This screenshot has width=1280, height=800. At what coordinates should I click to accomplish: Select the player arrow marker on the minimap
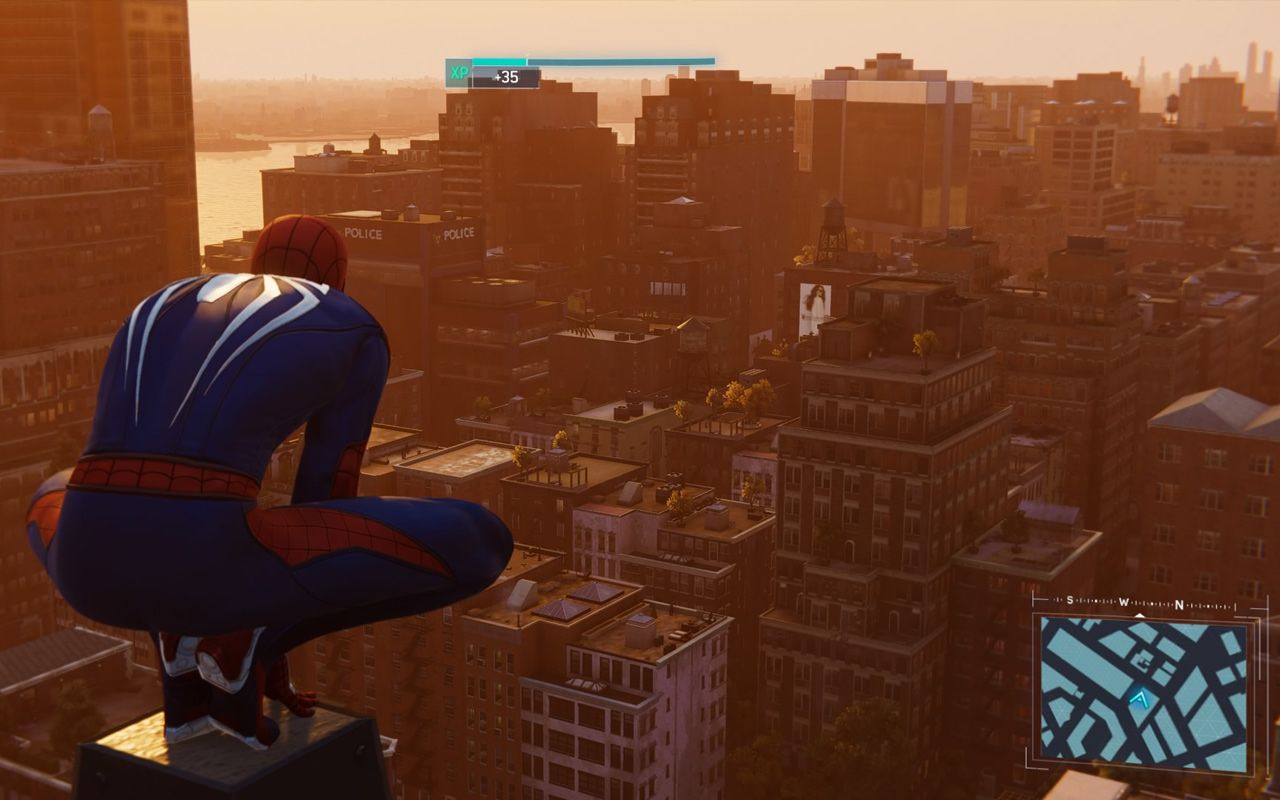pyautogui.click(x=1138, y=701)
